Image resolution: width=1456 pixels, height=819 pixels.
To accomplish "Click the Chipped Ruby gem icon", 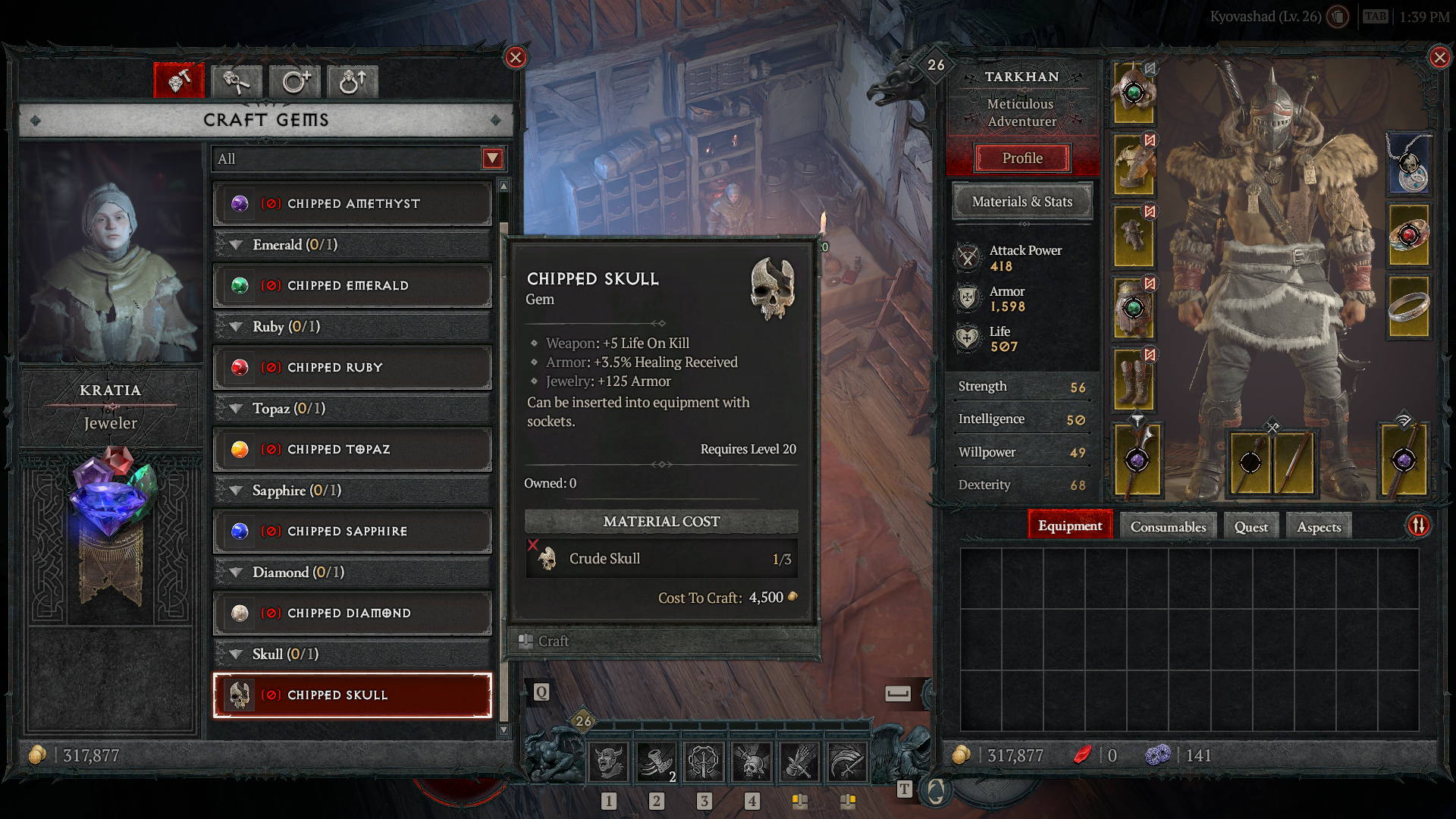I will click(x=240, y=367).
